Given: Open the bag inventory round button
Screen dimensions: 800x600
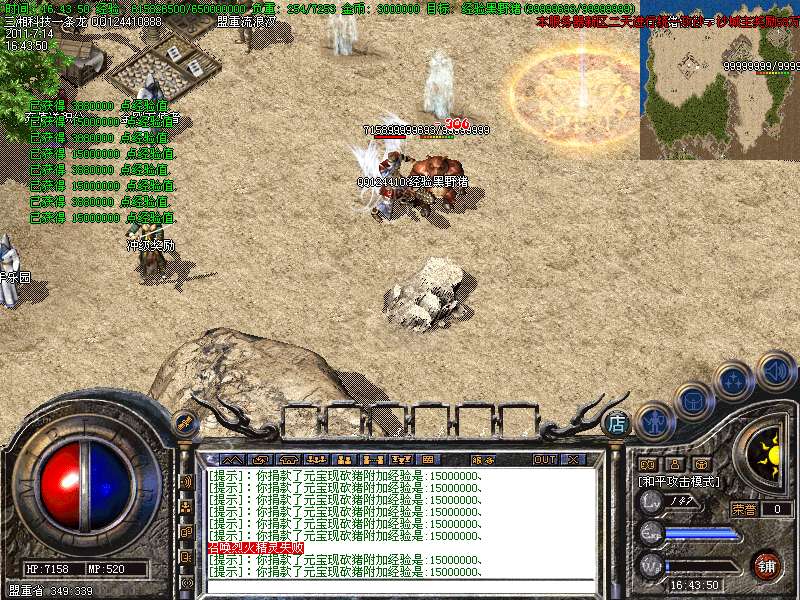Looking at the screenshot, I should [693, 400].
